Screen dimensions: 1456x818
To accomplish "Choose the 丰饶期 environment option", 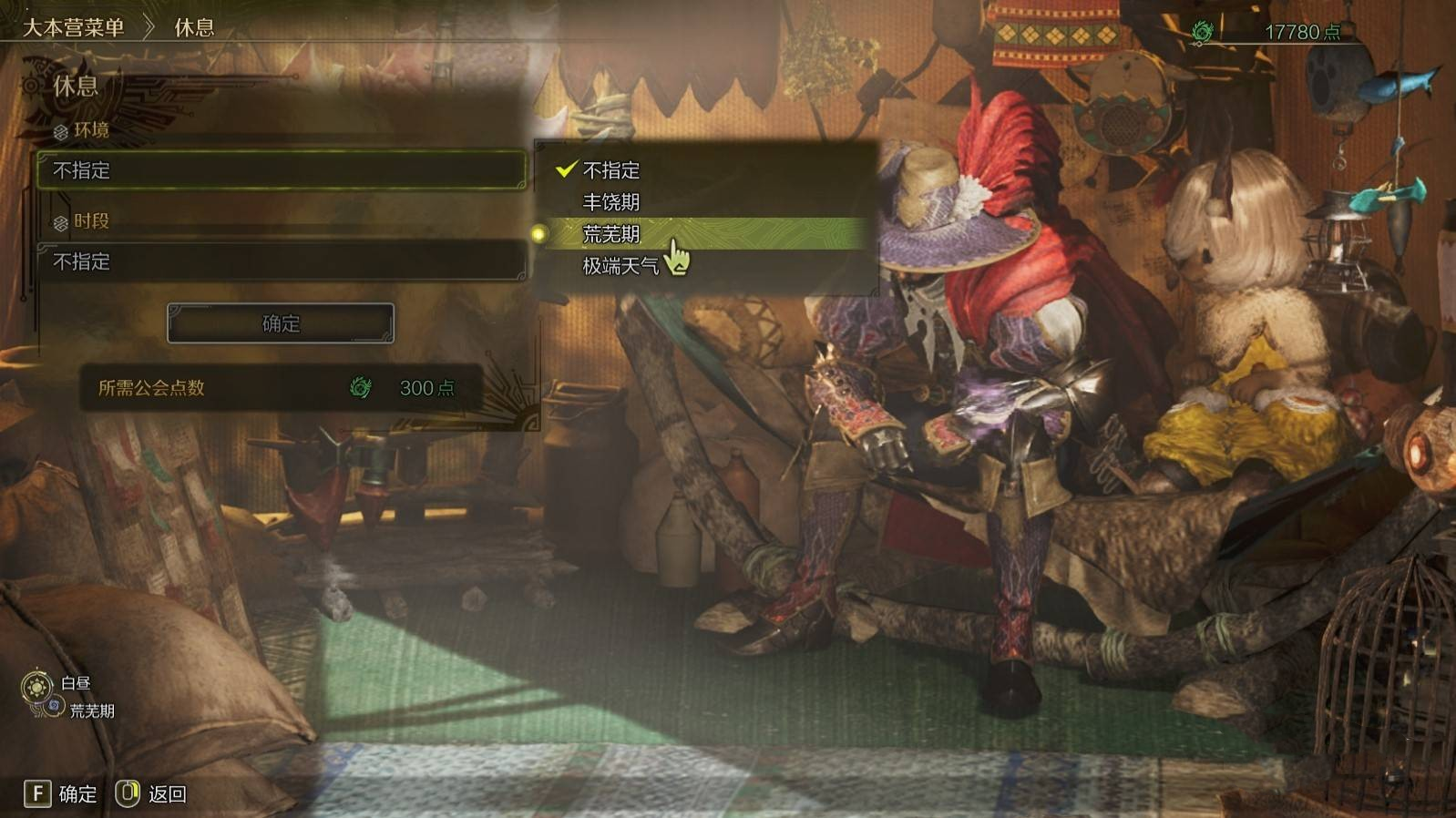I will click(611, 202).
